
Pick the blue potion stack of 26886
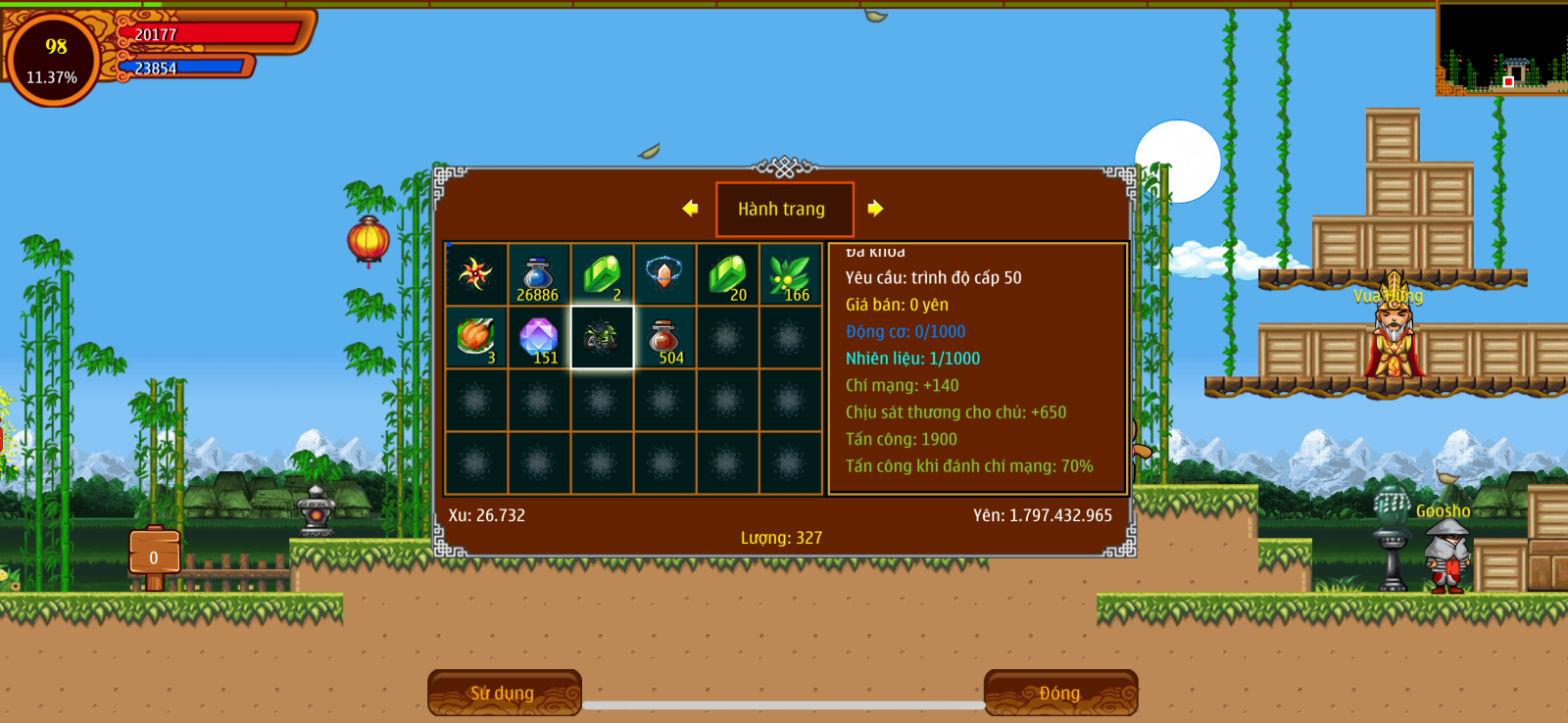coord(539,274)
